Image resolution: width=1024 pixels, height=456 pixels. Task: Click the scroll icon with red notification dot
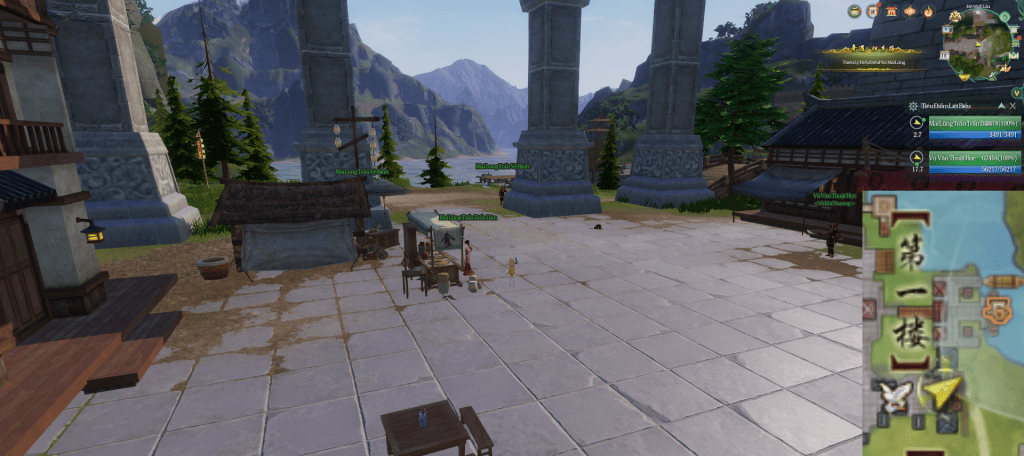coord(872,12)
